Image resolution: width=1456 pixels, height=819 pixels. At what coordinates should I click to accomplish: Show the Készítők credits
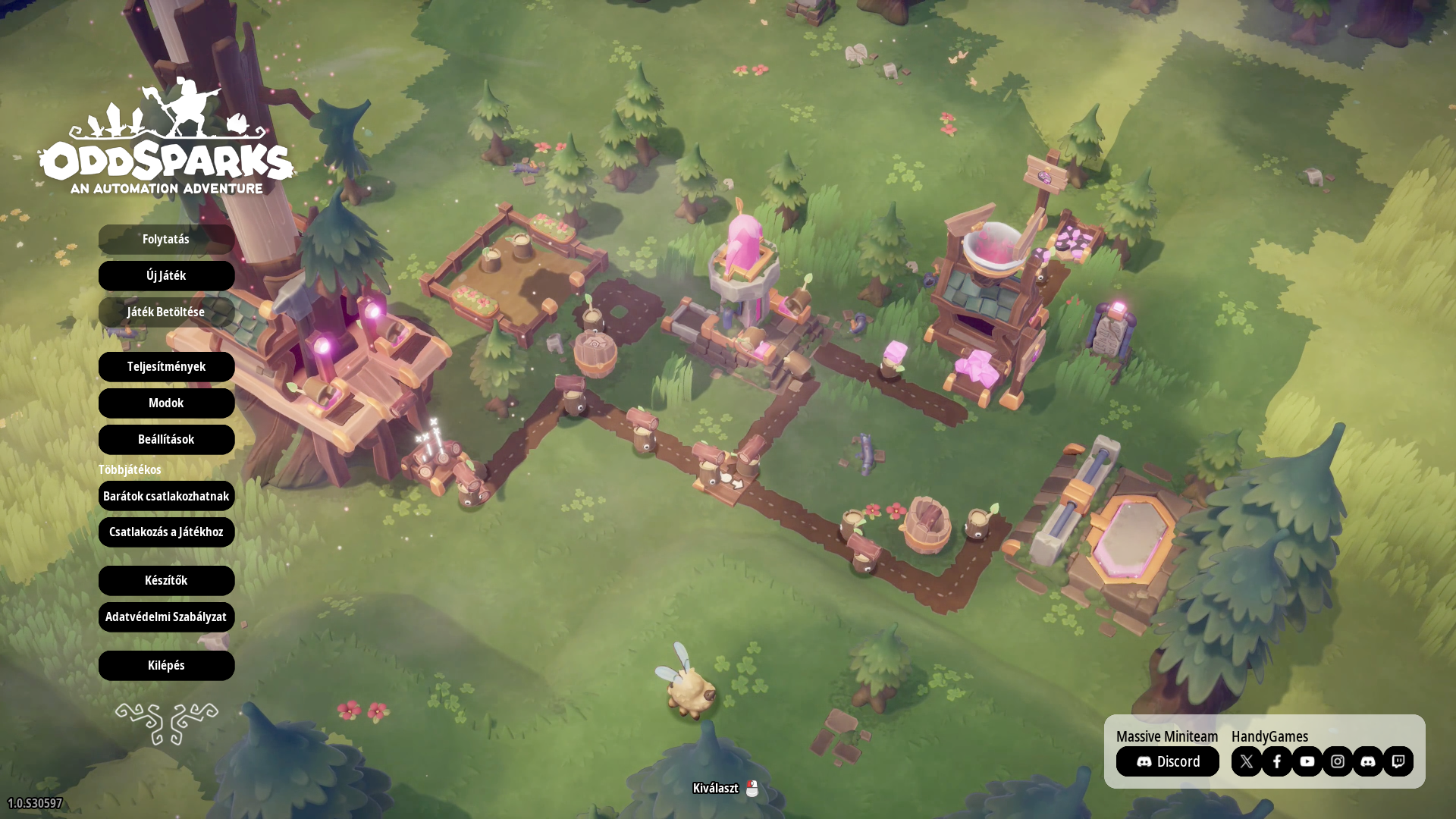pos(166,580)
